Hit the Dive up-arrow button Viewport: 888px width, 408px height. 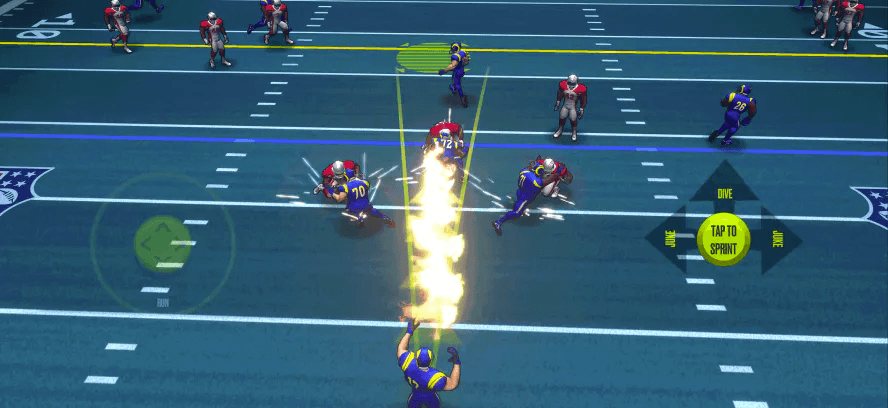point(723,186)
